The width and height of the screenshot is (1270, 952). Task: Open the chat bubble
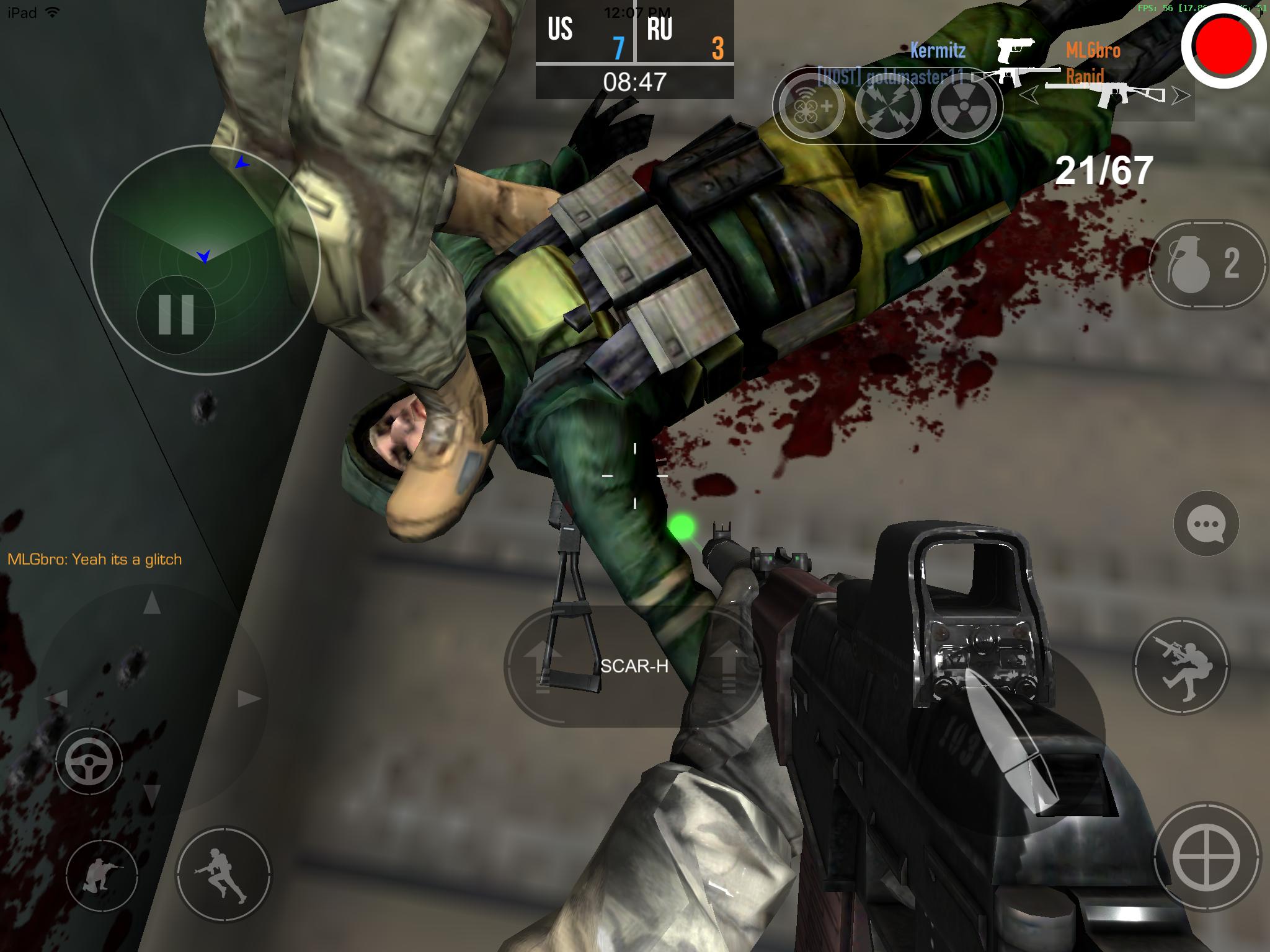tap(1206, 524)
